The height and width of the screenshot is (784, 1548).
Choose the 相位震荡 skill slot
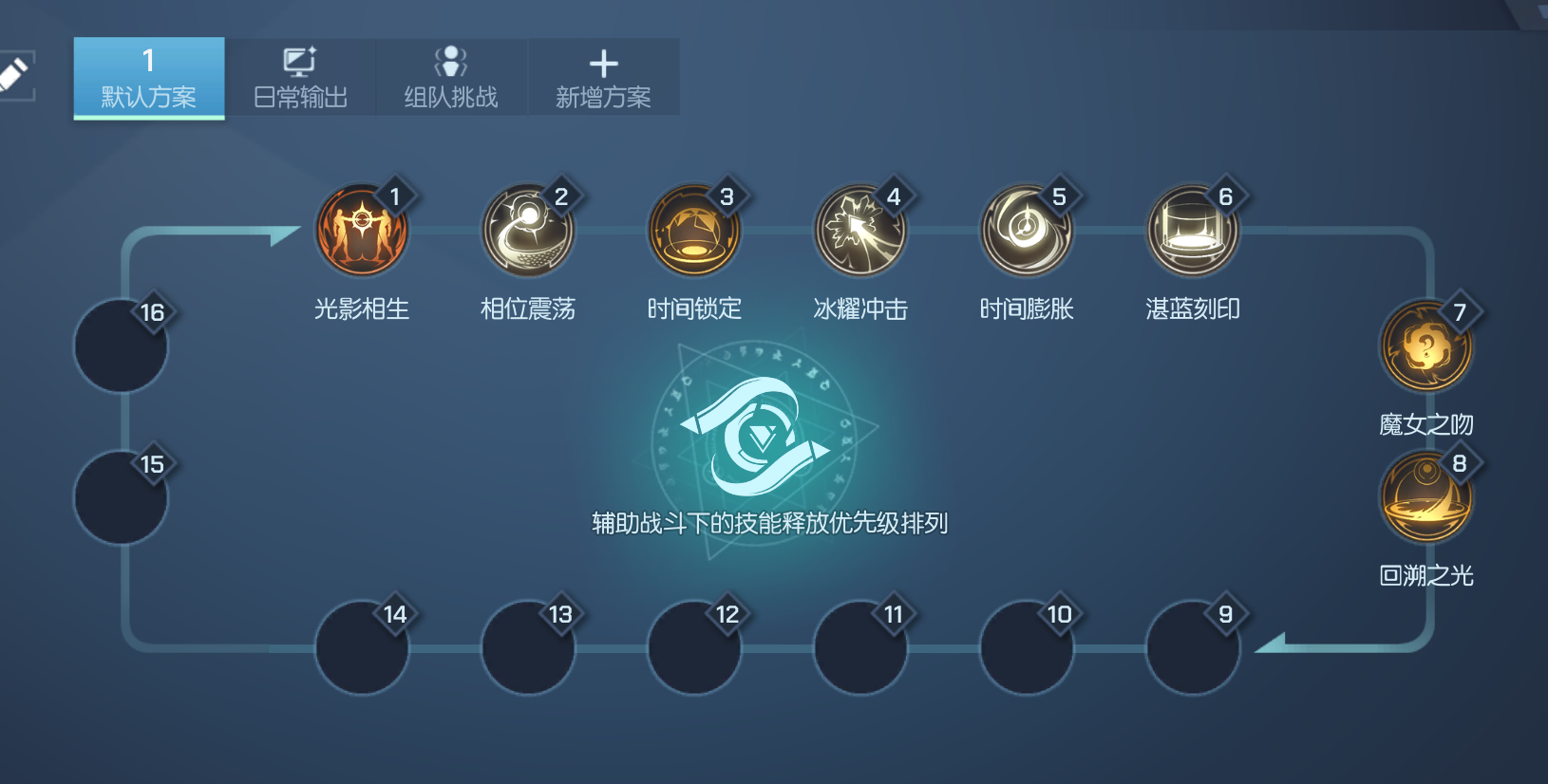point(528,231)
